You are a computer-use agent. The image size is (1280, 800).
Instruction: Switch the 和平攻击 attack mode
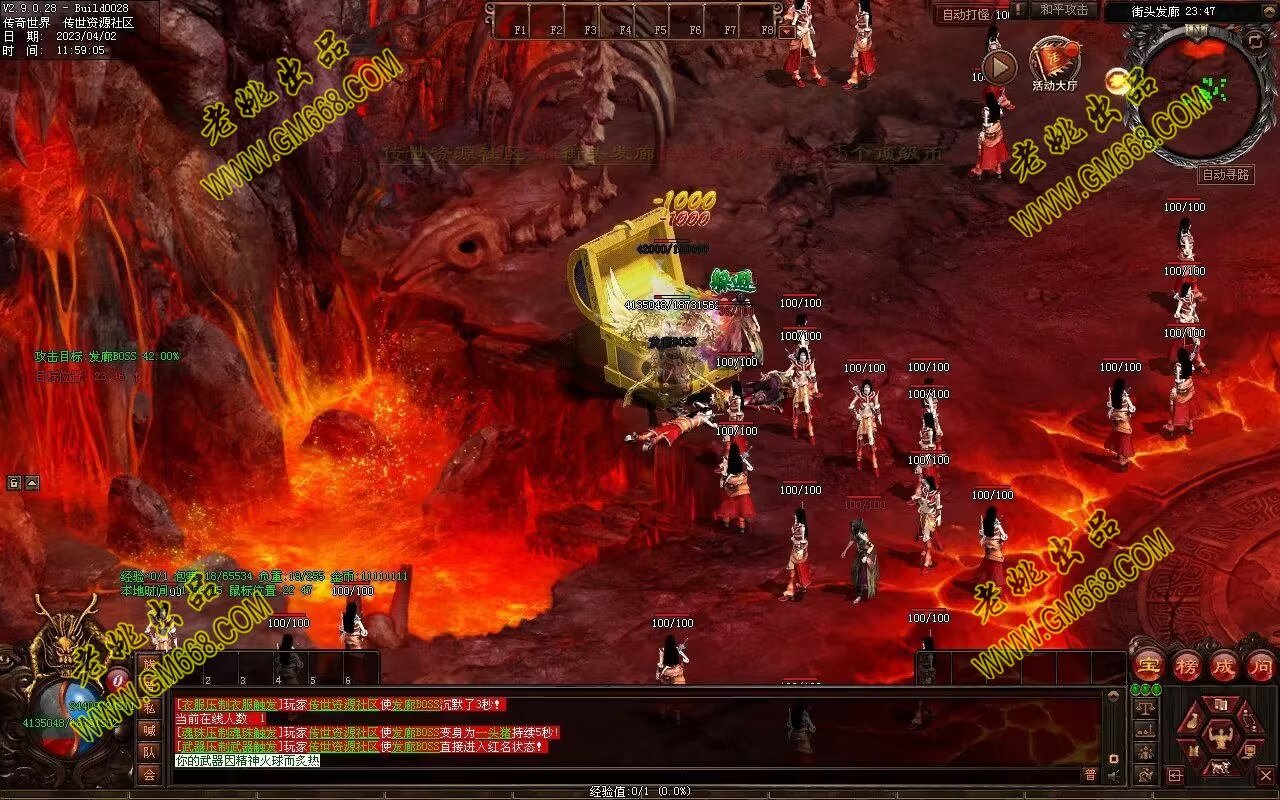(1063, 10)
